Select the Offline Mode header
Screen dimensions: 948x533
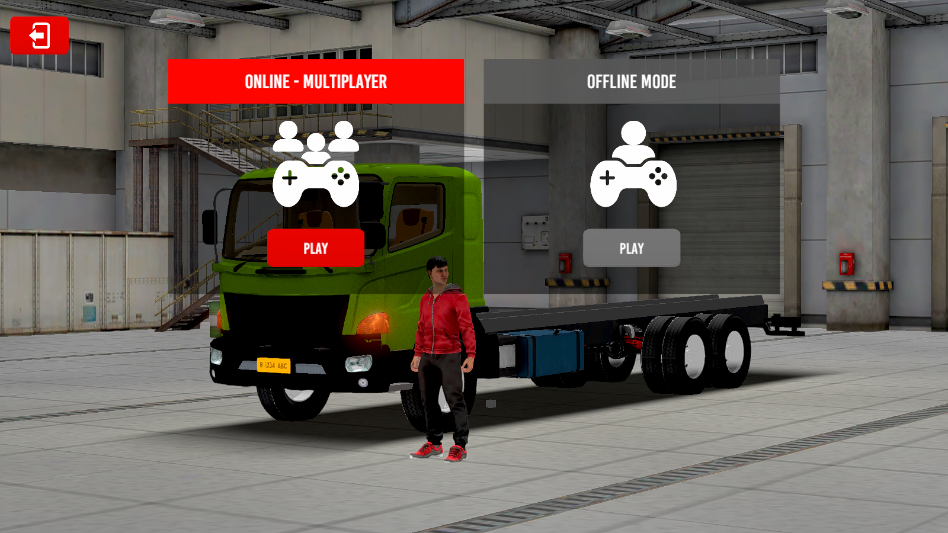click(631, 81)
